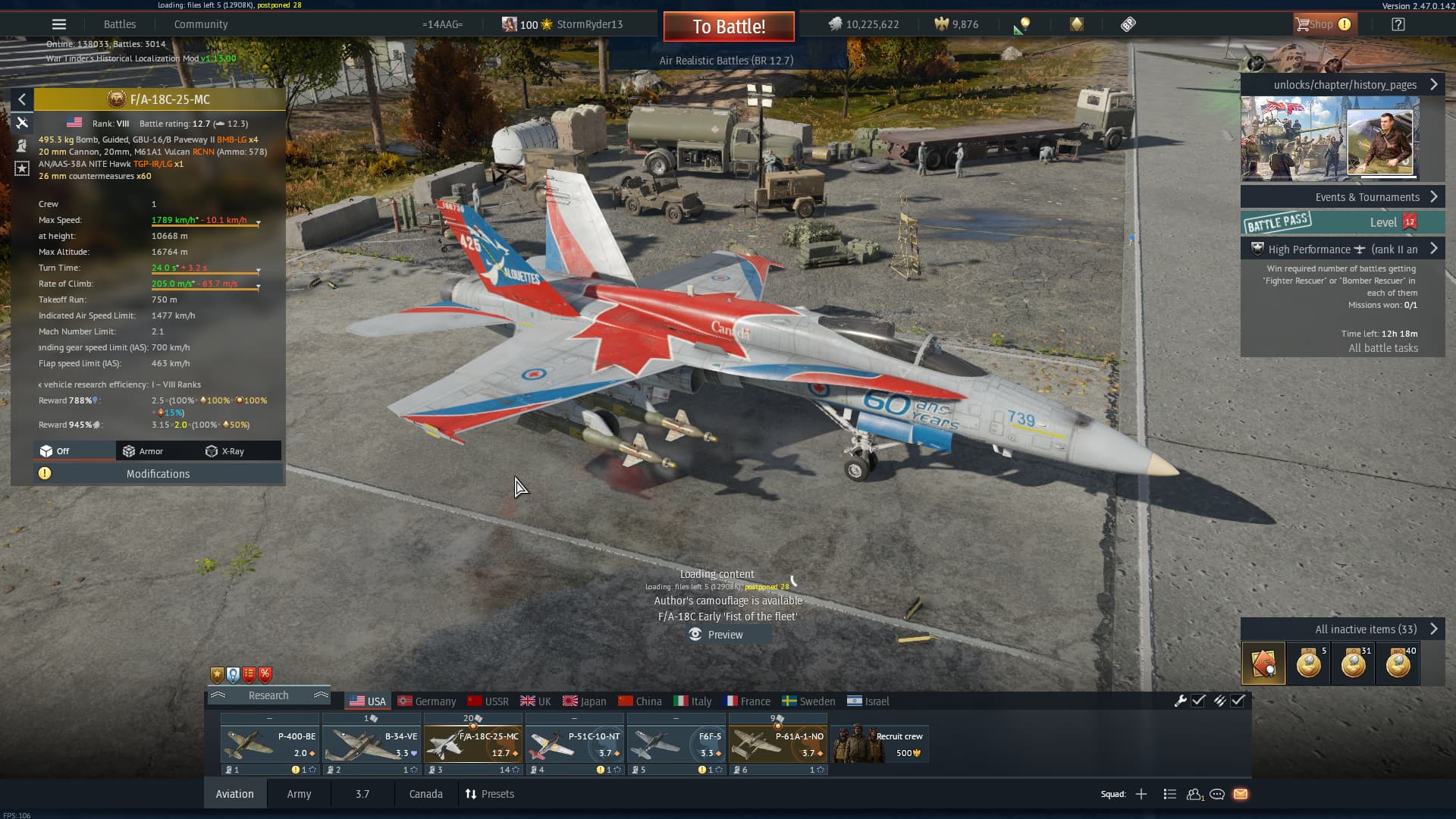Start the match with To Battle!

(x=728, y=27)
